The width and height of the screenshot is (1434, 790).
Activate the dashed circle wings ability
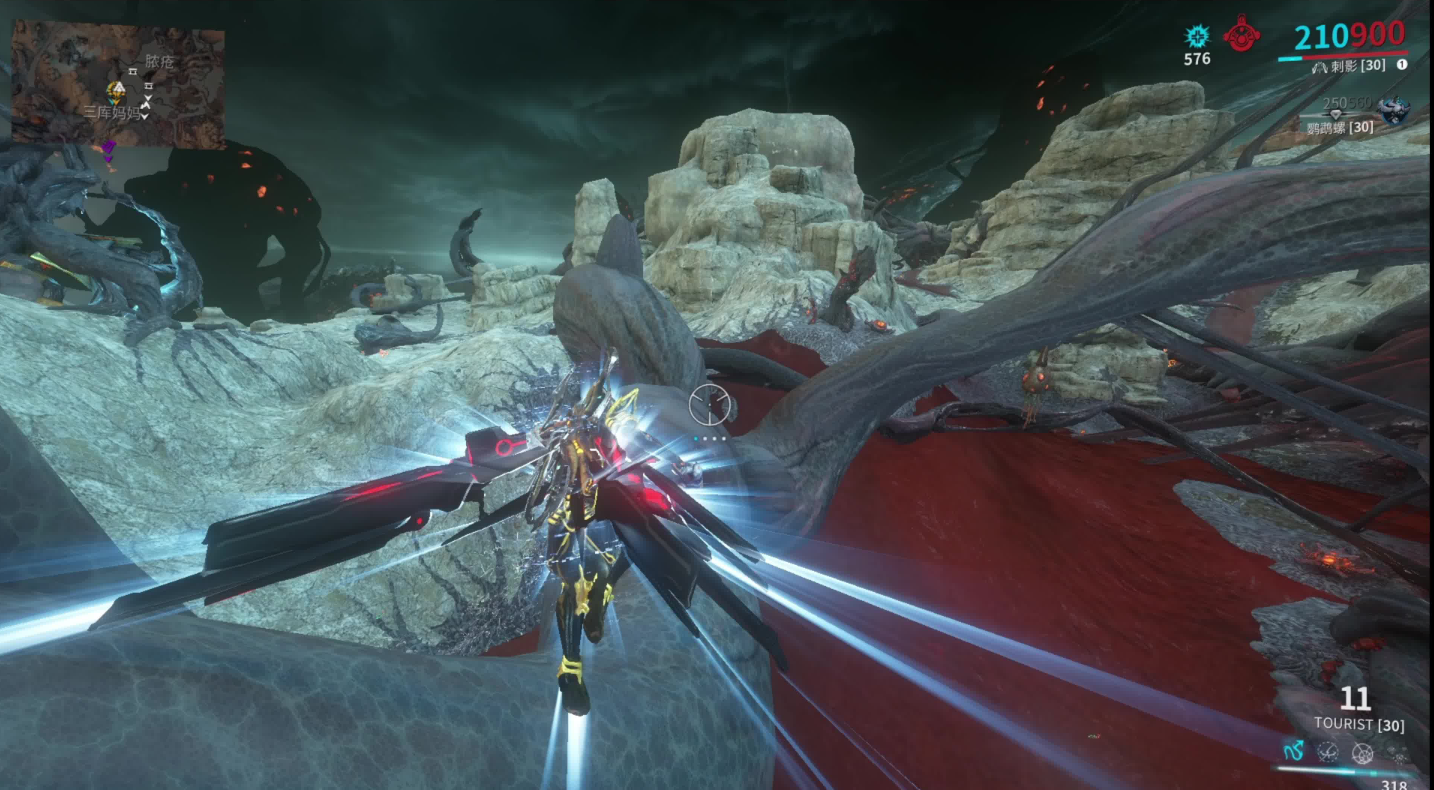pos(1328,752)
